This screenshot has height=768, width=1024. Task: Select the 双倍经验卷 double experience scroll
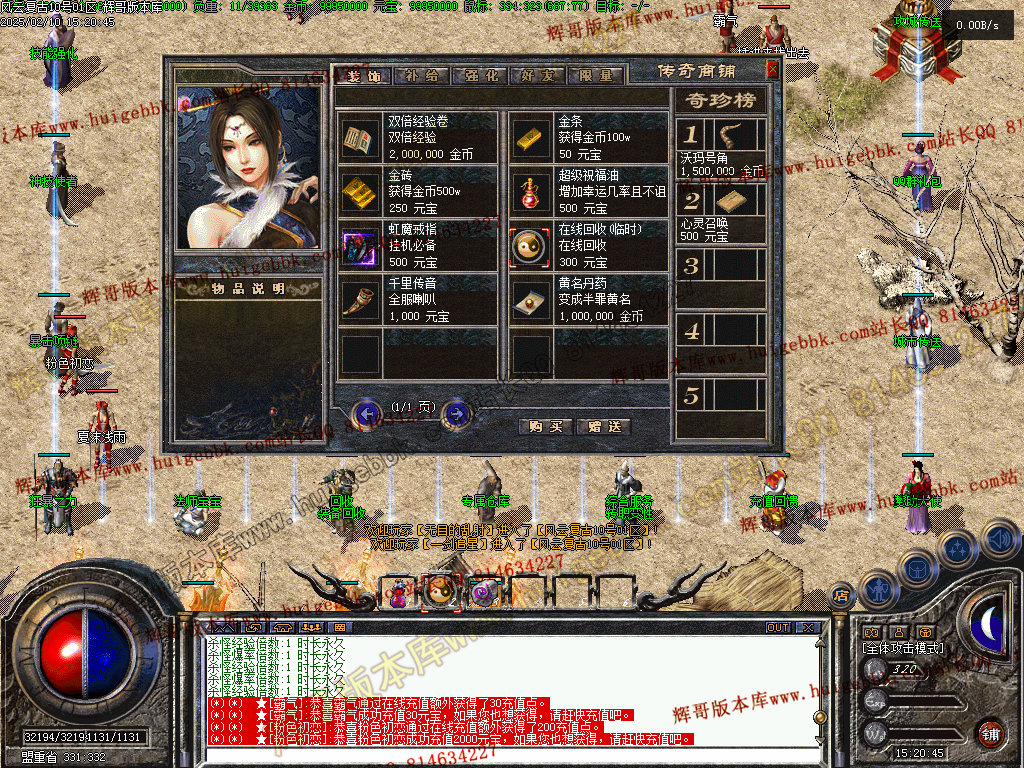357,137
